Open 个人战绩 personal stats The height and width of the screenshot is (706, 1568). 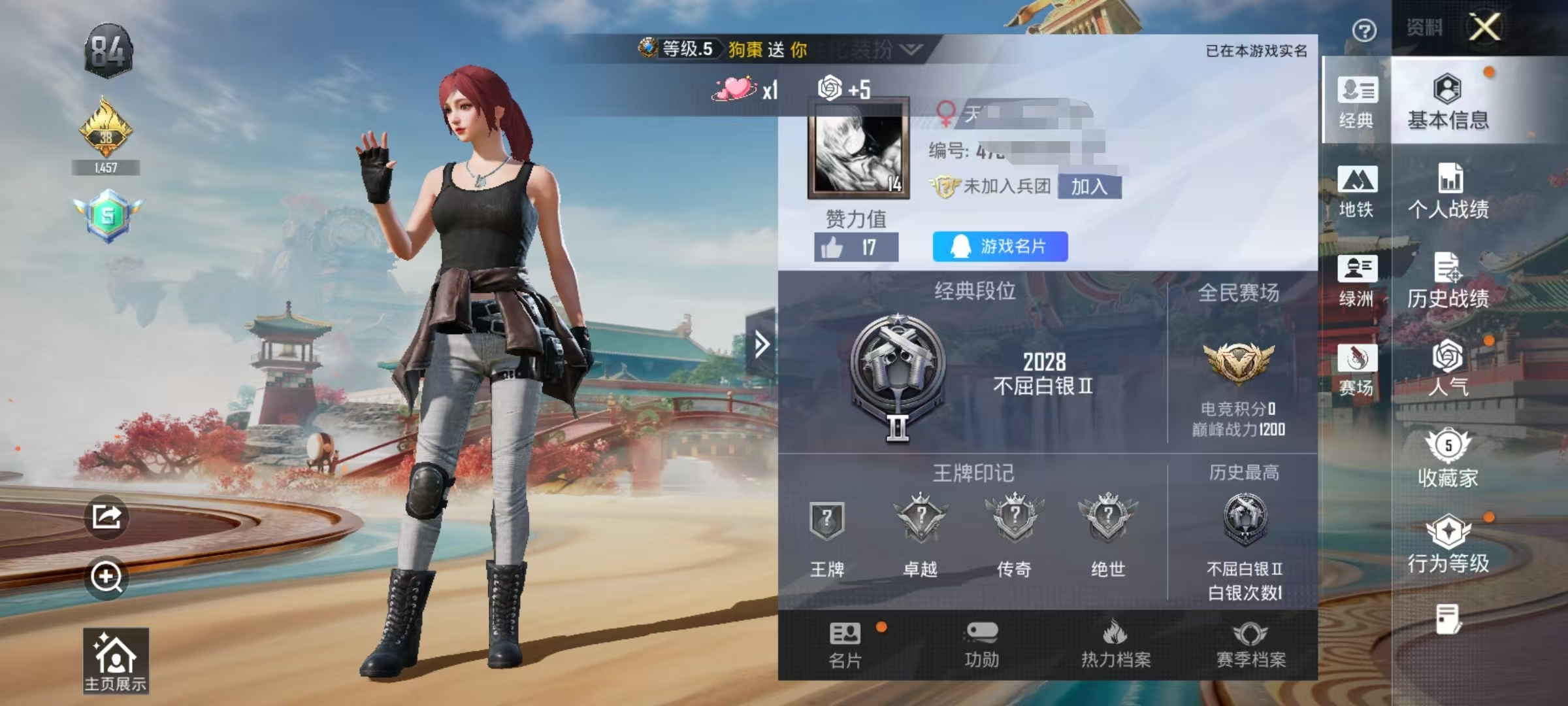(1448, 192)
